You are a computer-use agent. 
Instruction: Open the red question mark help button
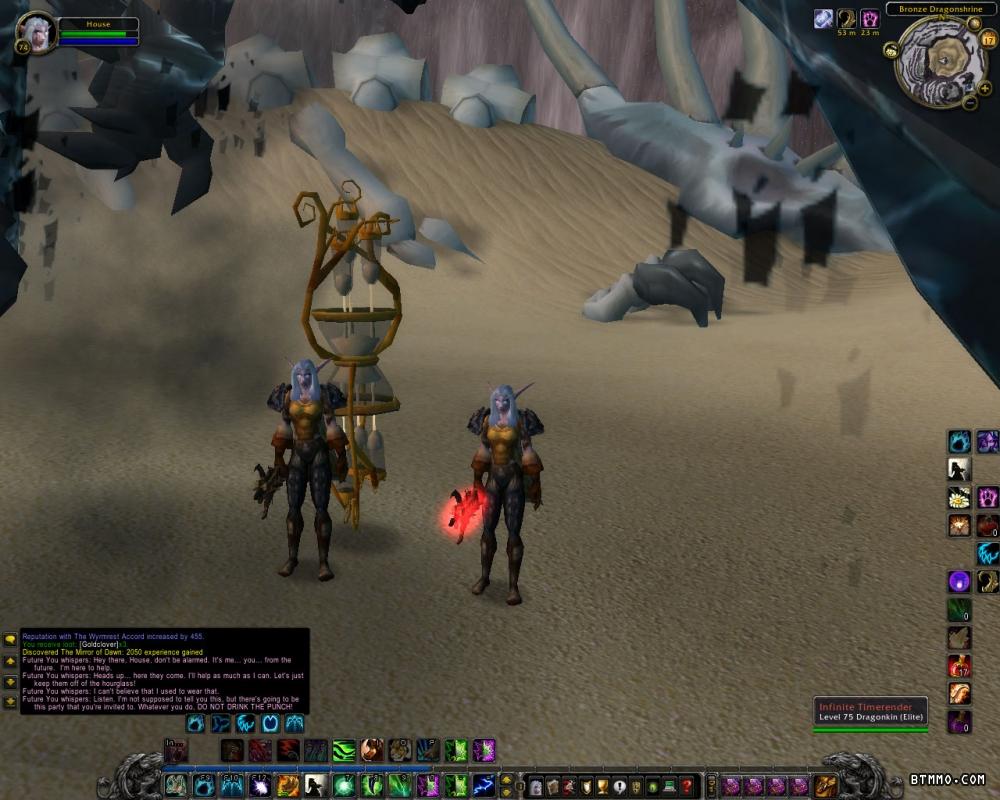686,786
